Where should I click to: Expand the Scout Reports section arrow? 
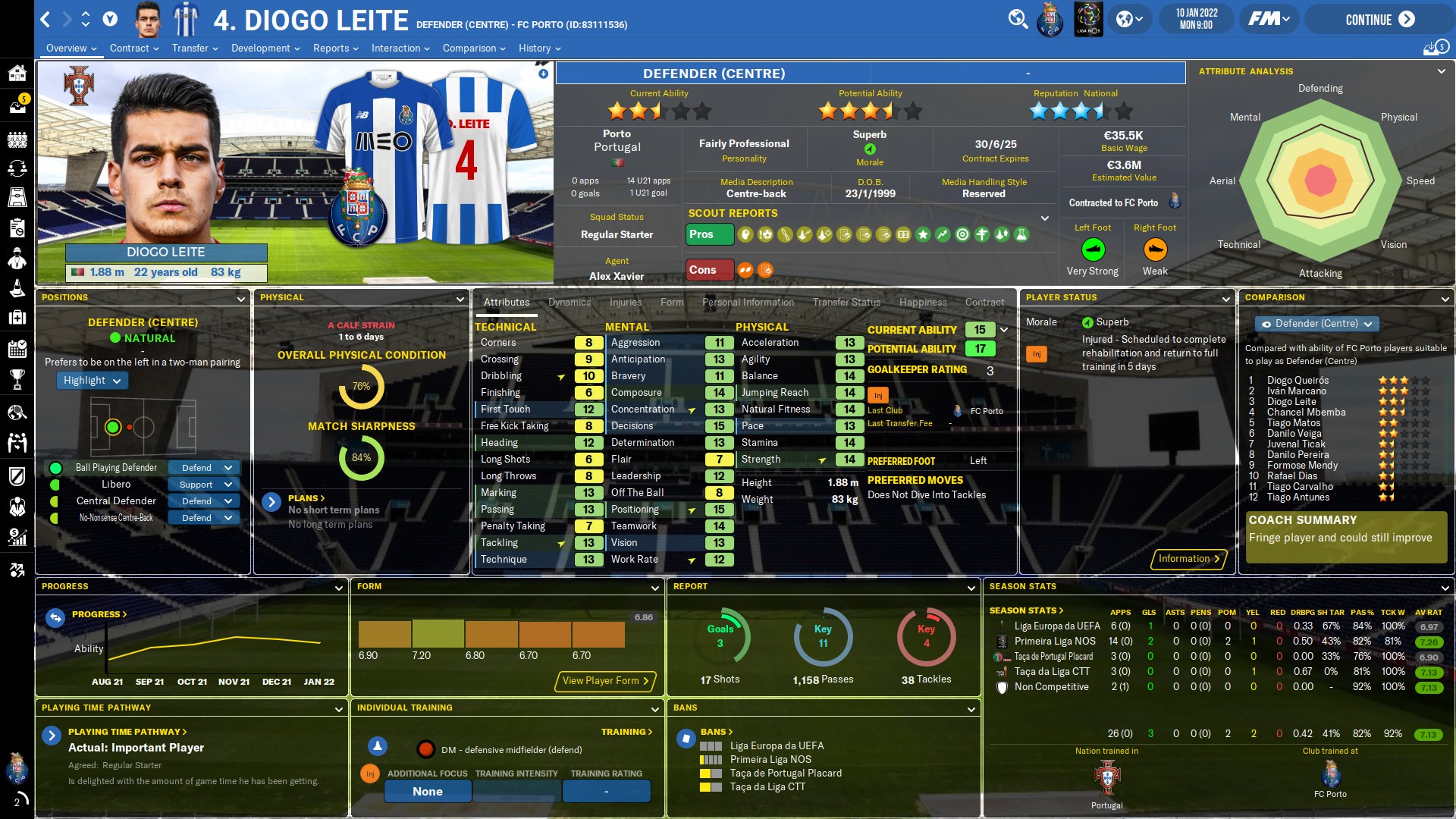(x=1045, y=218)
